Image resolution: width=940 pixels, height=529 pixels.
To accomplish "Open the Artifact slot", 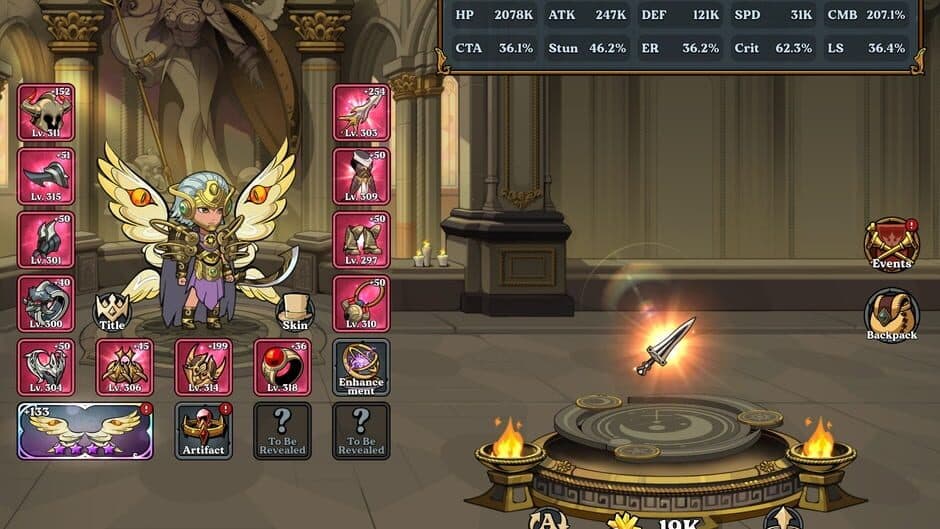I will [204, 431].
